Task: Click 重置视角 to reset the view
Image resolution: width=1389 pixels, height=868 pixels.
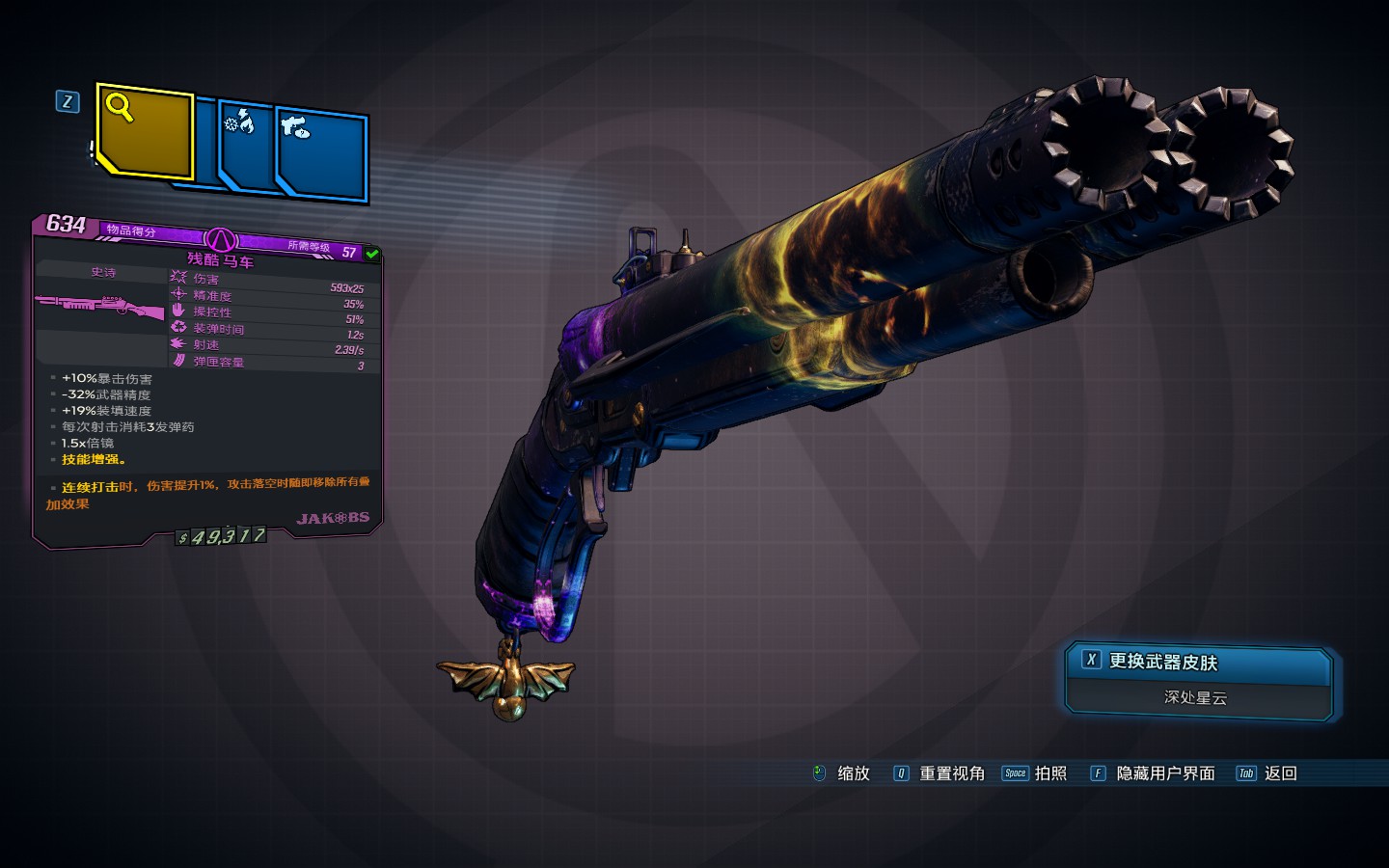Action: [940, 773]
